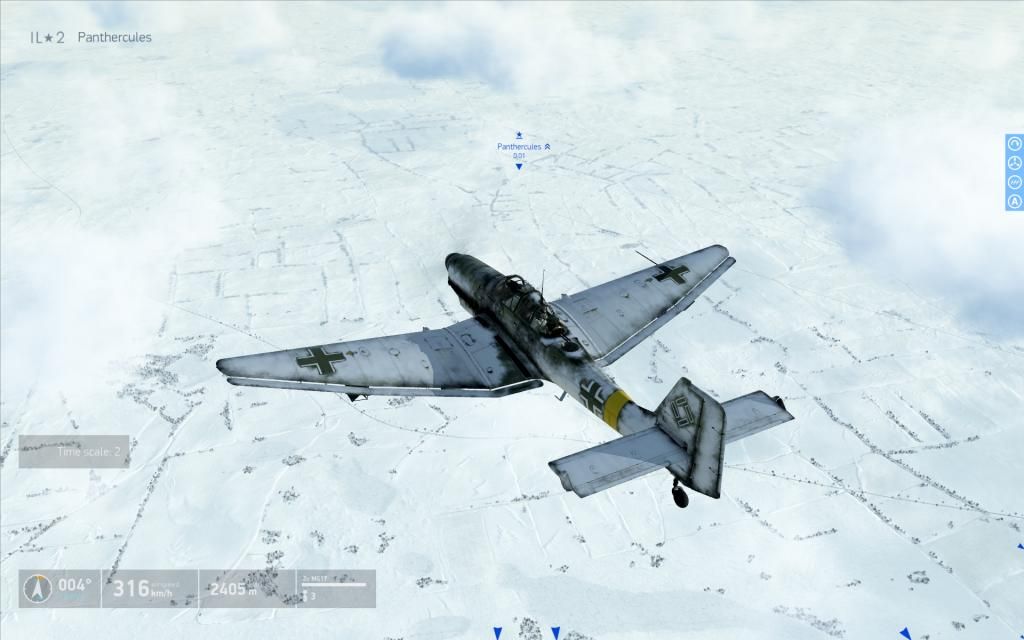Select the Panthercules player marker label

pyautogui.click(x=519, y=147)
